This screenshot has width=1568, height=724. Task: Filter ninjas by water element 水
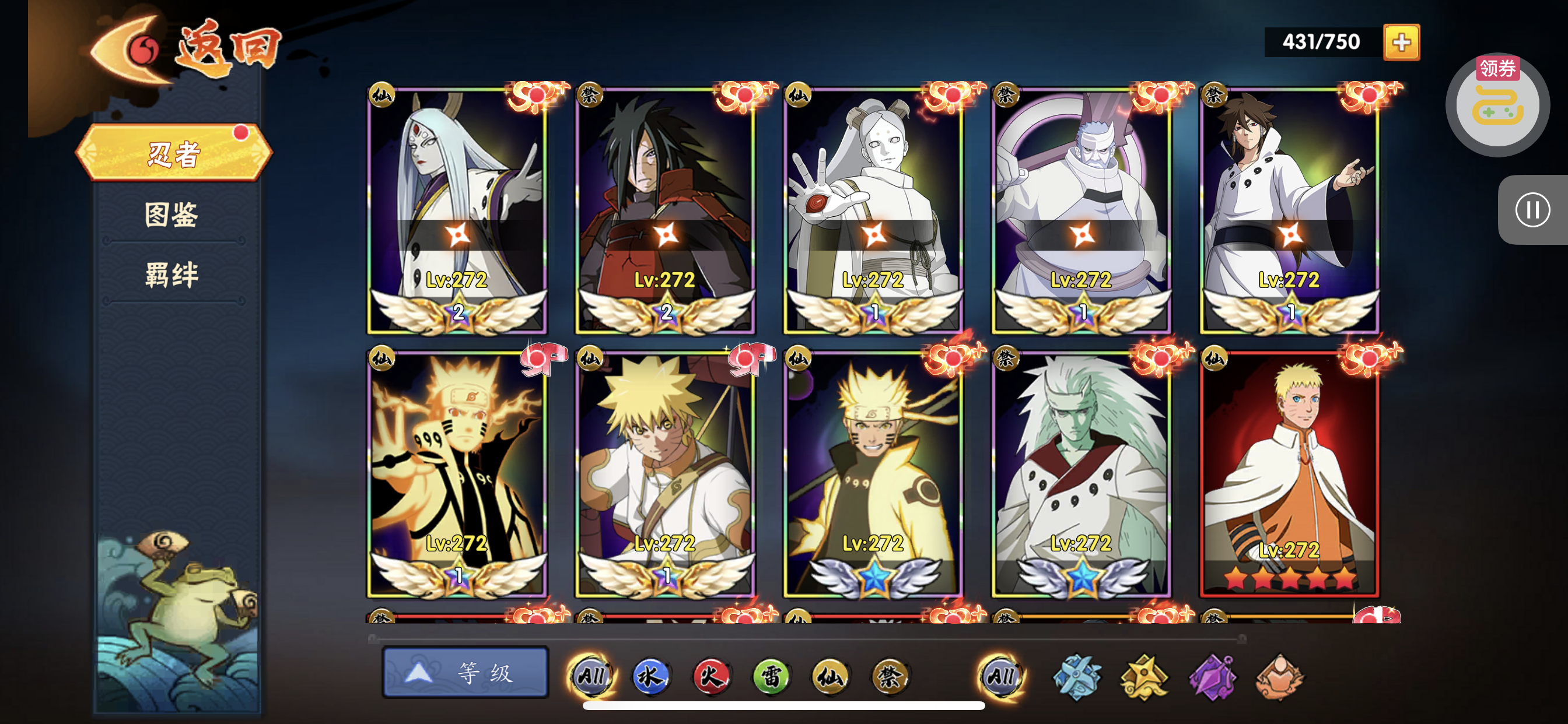650,676
